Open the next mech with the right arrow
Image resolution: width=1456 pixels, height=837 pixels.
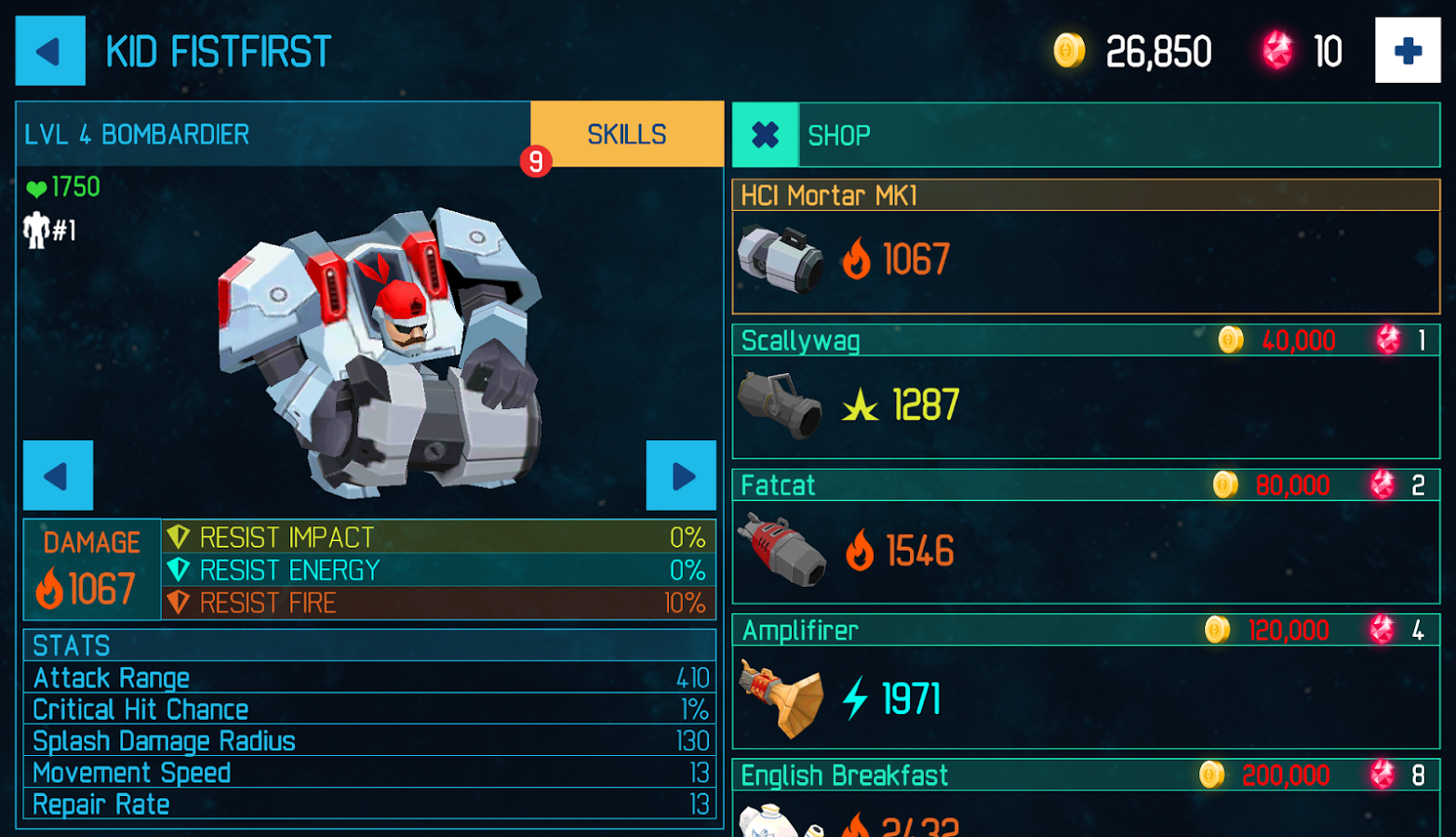[683, 477]
